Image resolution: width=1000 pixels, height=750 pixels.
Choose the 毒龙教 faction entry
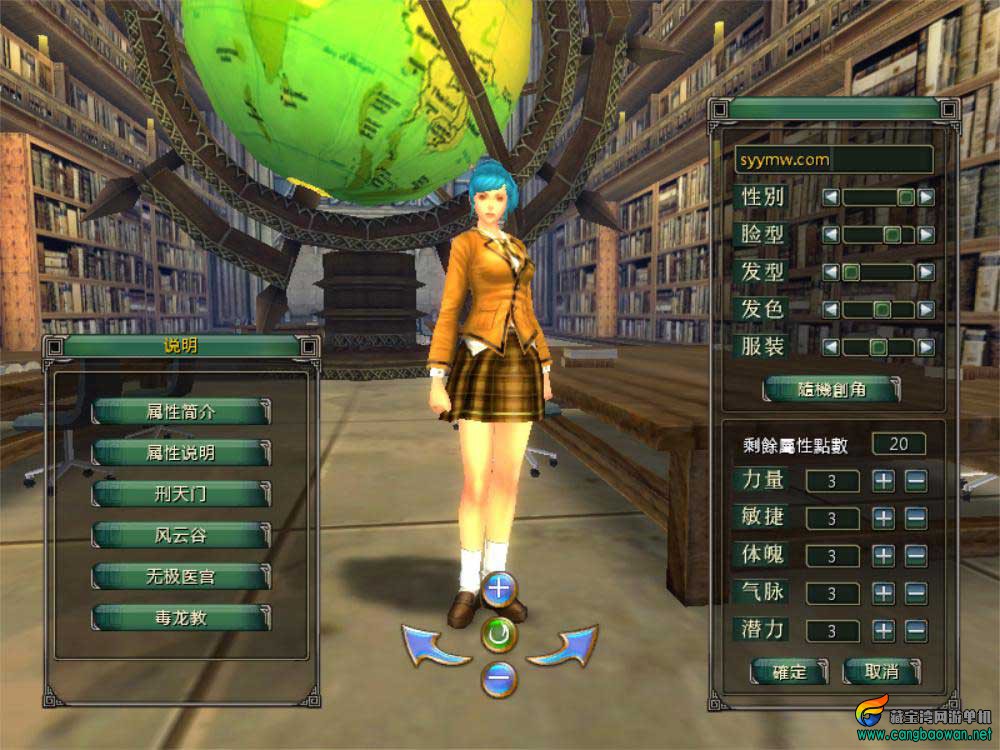pos(181,618)
